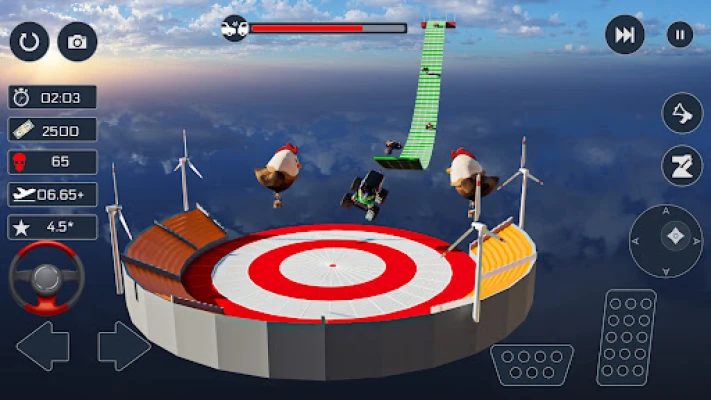The height and width of the screenshot is (400, 711).
Task: Push the tall accelerator pedal
Action: (626, 337)
